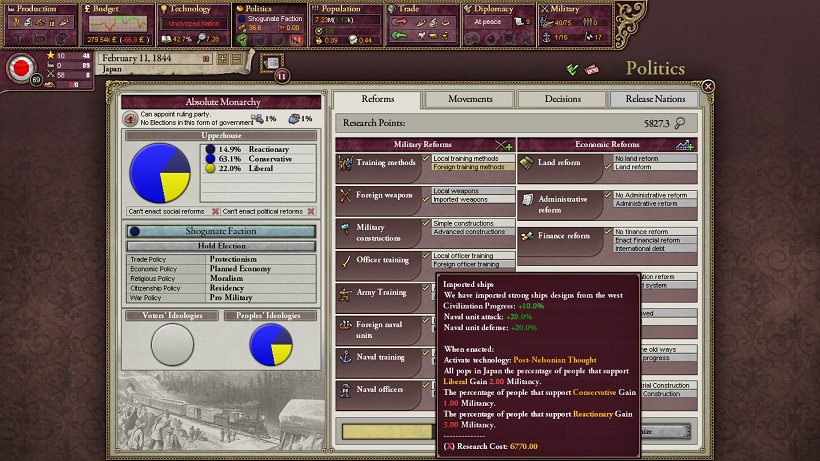Click the Hold Election button

pyautogui.click(x=221, y=246)
